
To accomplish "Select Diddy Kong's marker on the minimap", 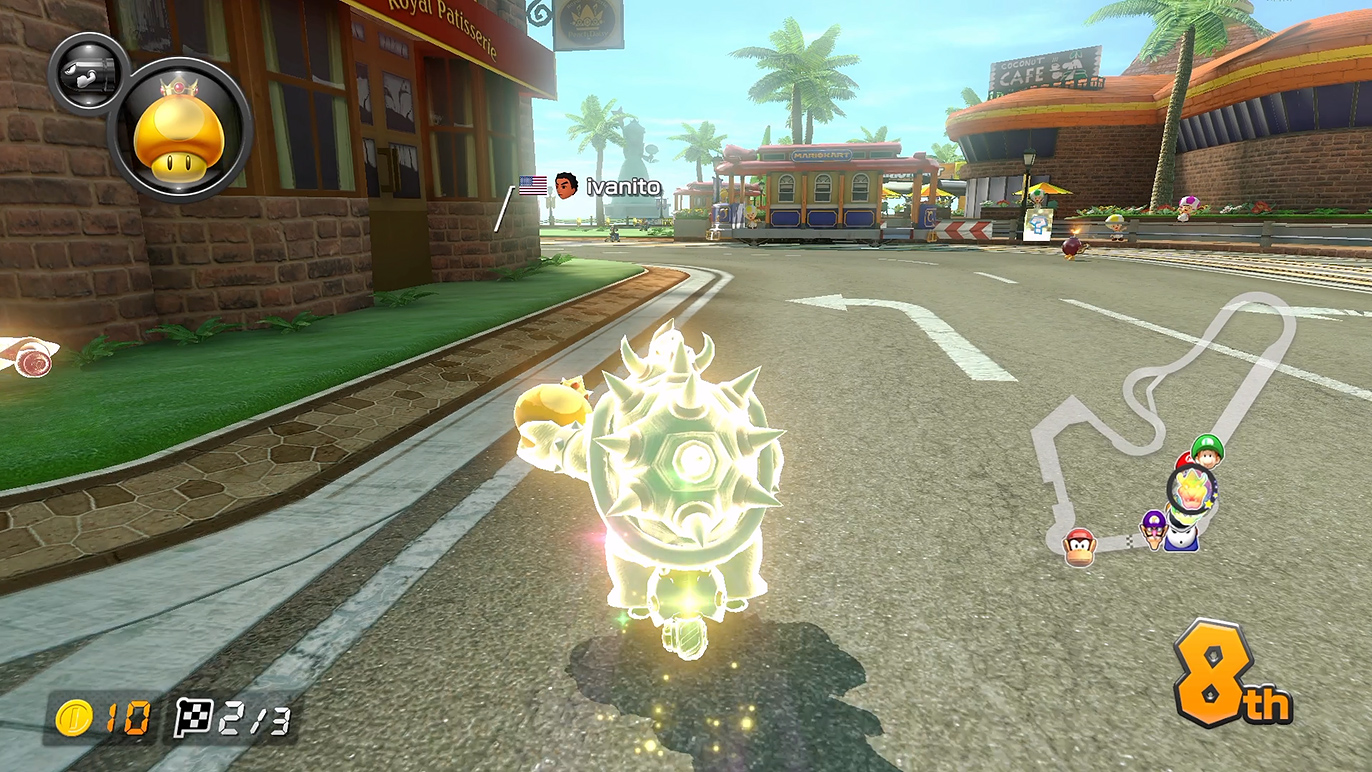I will [1079, 547].
